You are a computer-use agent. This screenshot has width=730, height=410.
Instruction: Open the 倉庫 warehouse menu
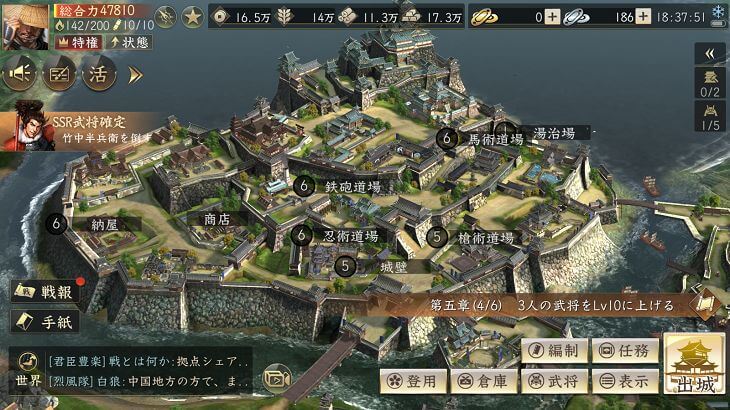point(482,381)
